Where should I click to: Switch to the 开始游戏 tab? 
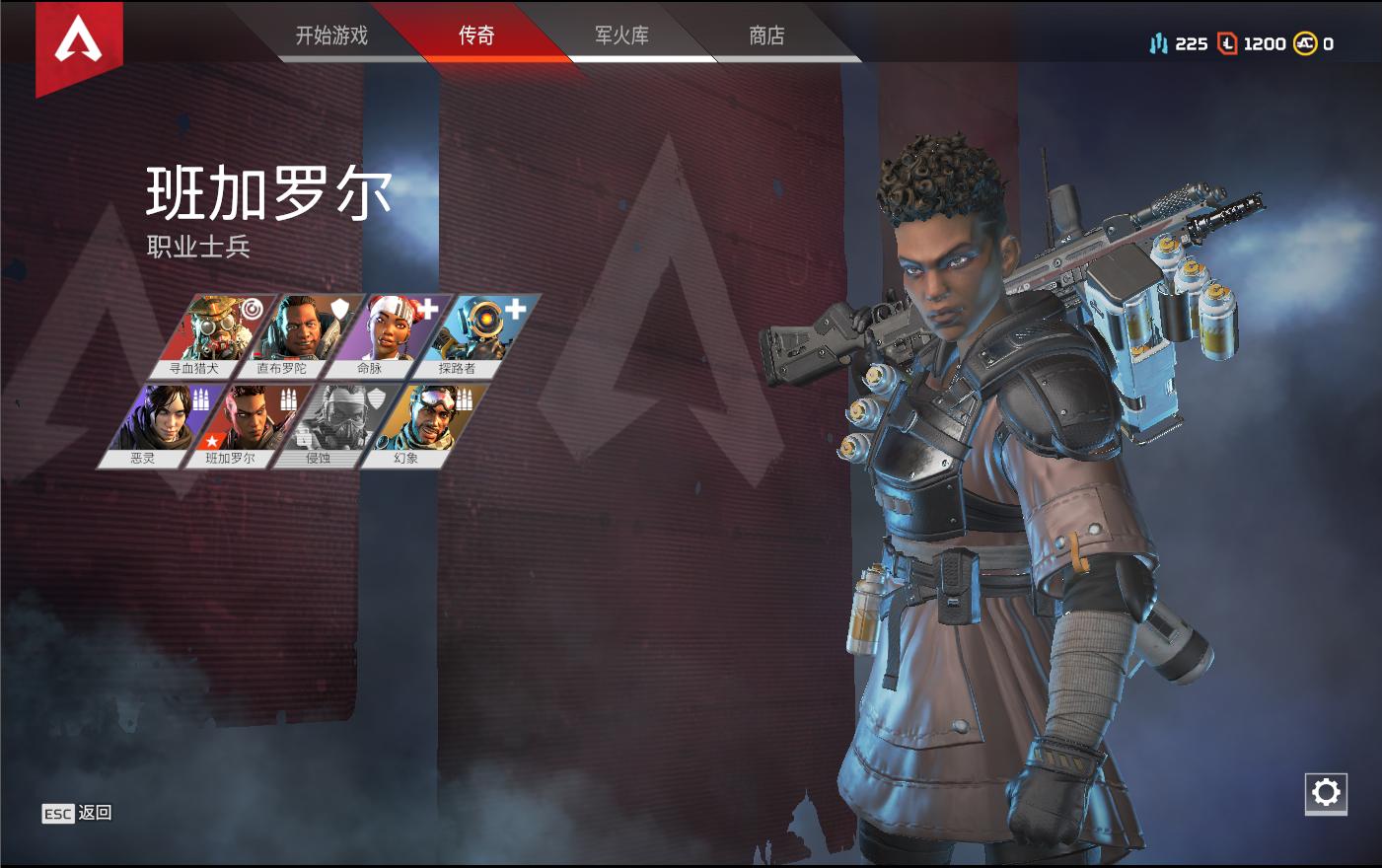coord(332,35)
